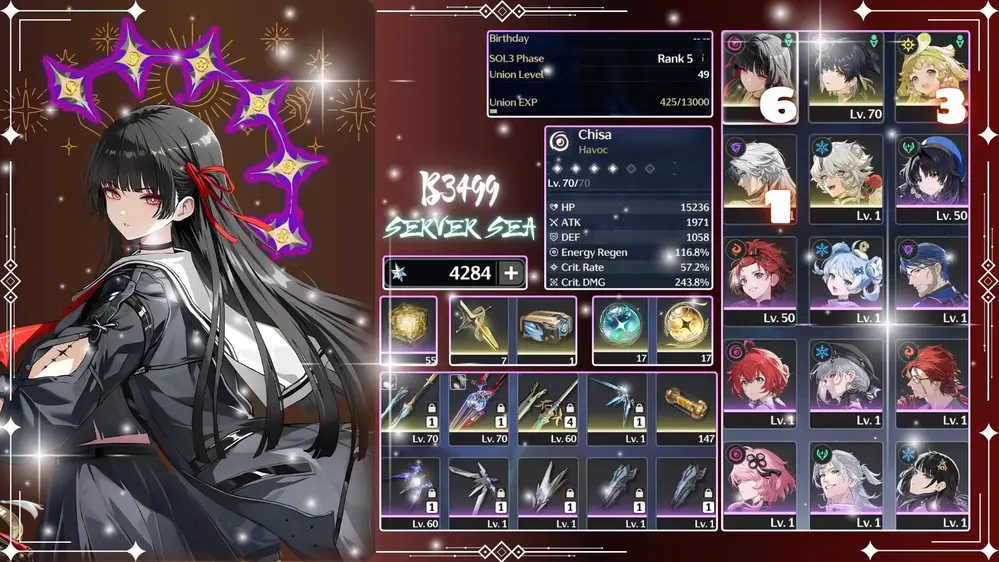The image size is (999, 562).
Task: Click the plus button beside 4284 Astrite
Action: pyautogui.click(x=511, y=273)
